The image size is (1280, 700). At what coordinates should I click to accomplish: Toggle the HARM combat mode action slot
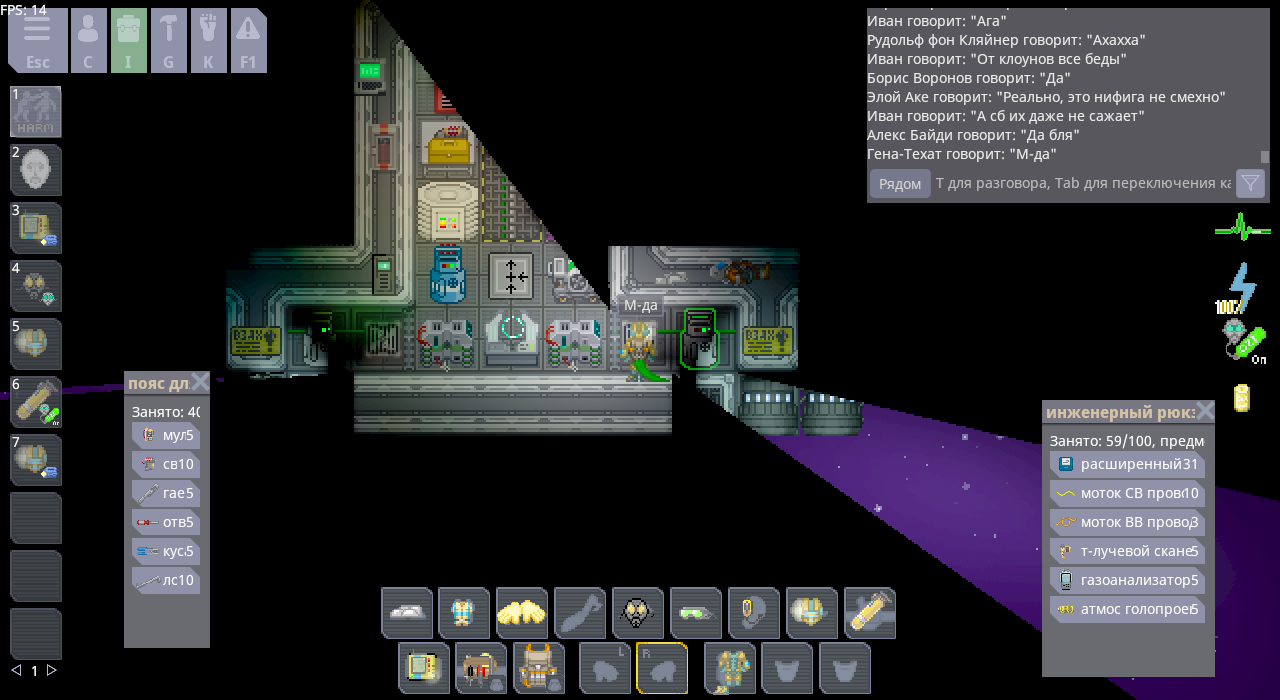(36, 112)
